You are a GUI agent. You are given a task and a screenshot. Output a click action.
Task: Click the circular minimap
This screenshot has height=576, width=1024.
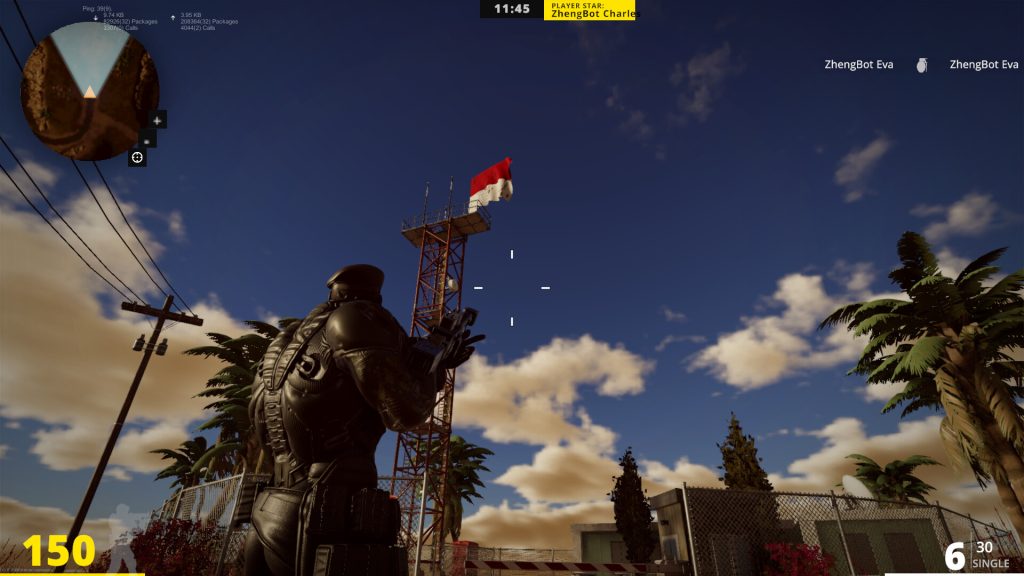tap(89, 92)
